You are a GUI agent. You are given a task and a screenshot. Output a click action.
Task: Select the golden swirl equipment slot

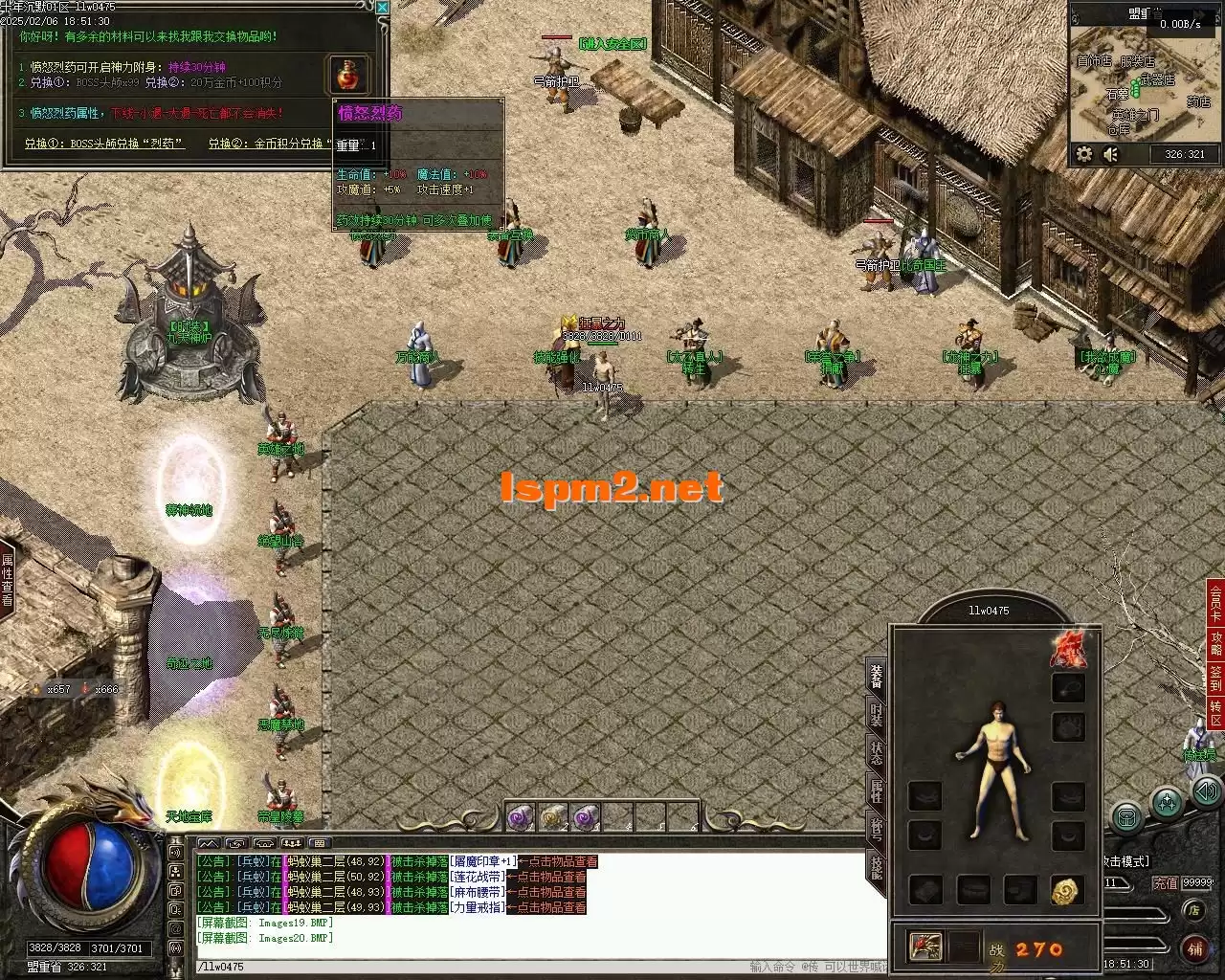[1067, 890]
